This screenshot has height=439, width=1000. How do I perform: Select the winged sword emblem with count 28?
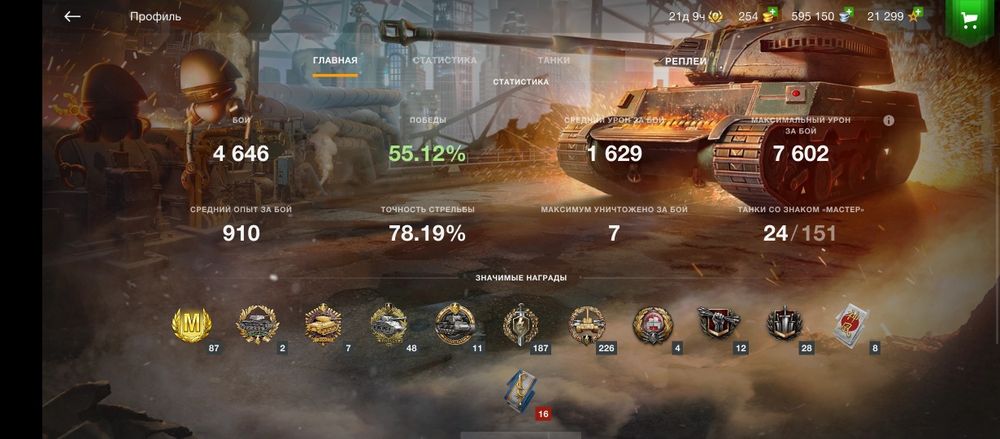[783, 324]
